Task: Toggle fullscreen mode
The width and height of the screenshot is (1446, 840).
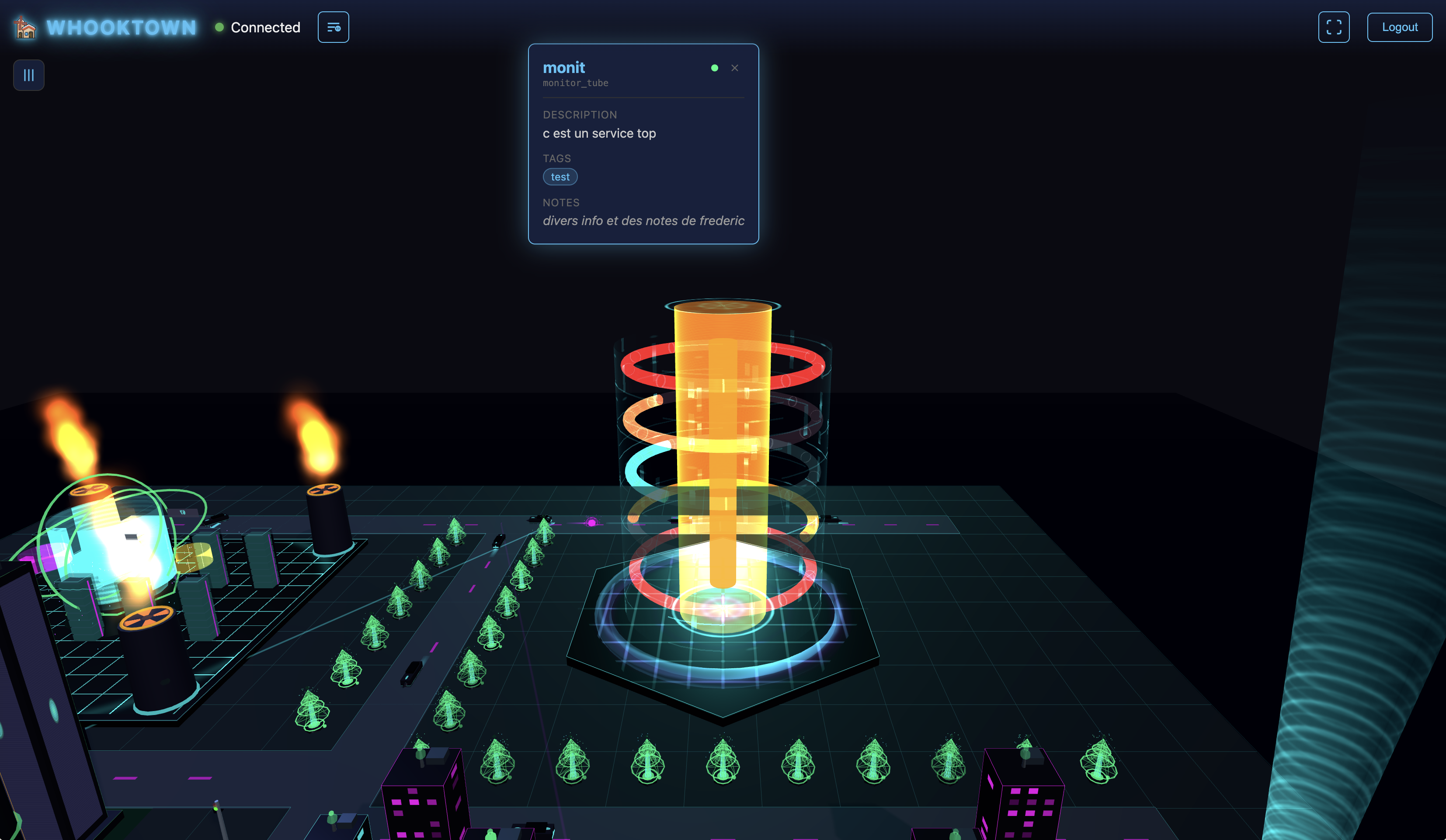Action: pyautogui.click(x=1334, y=27)
